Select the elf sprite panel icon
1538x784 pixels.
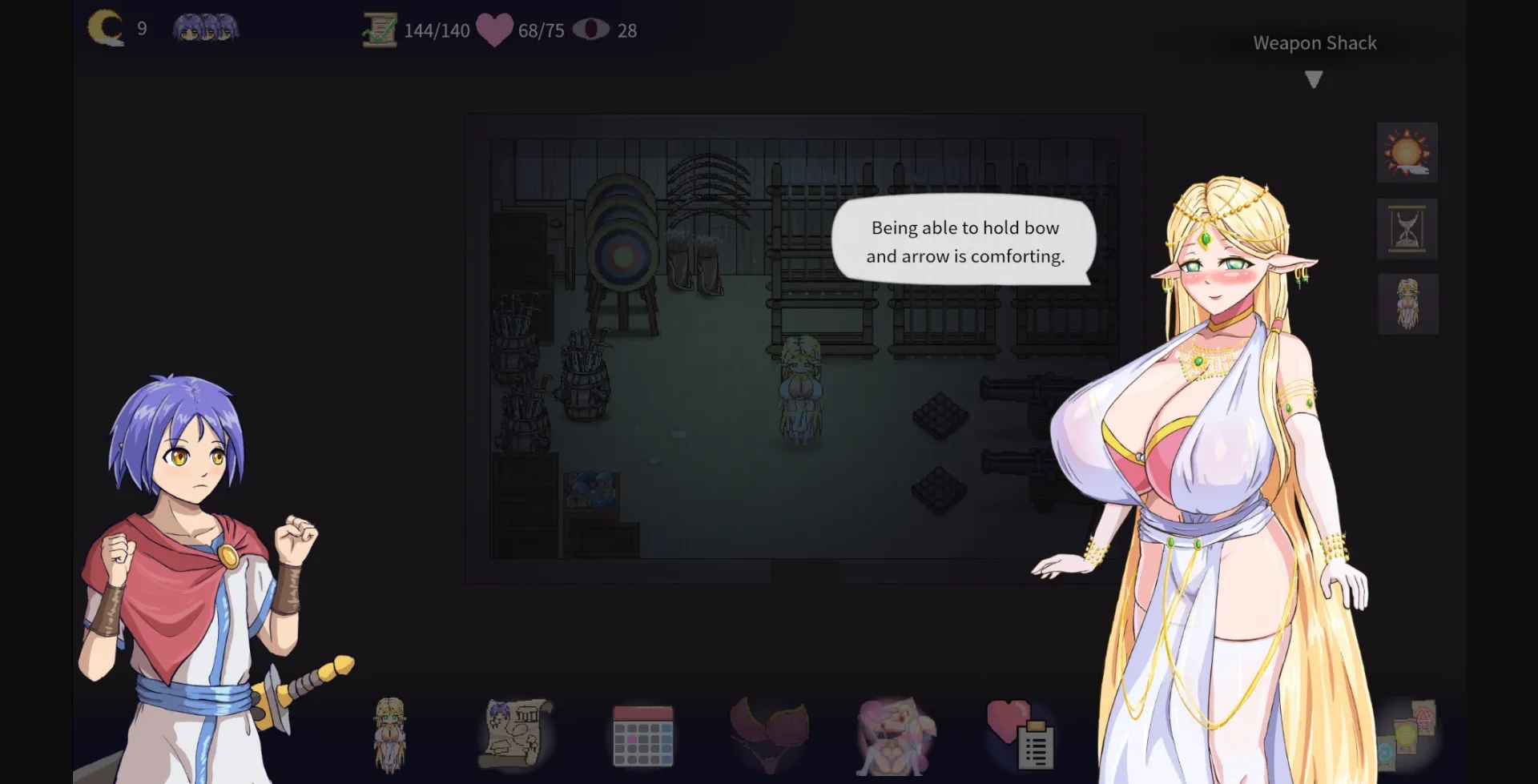coord(1407,304)
